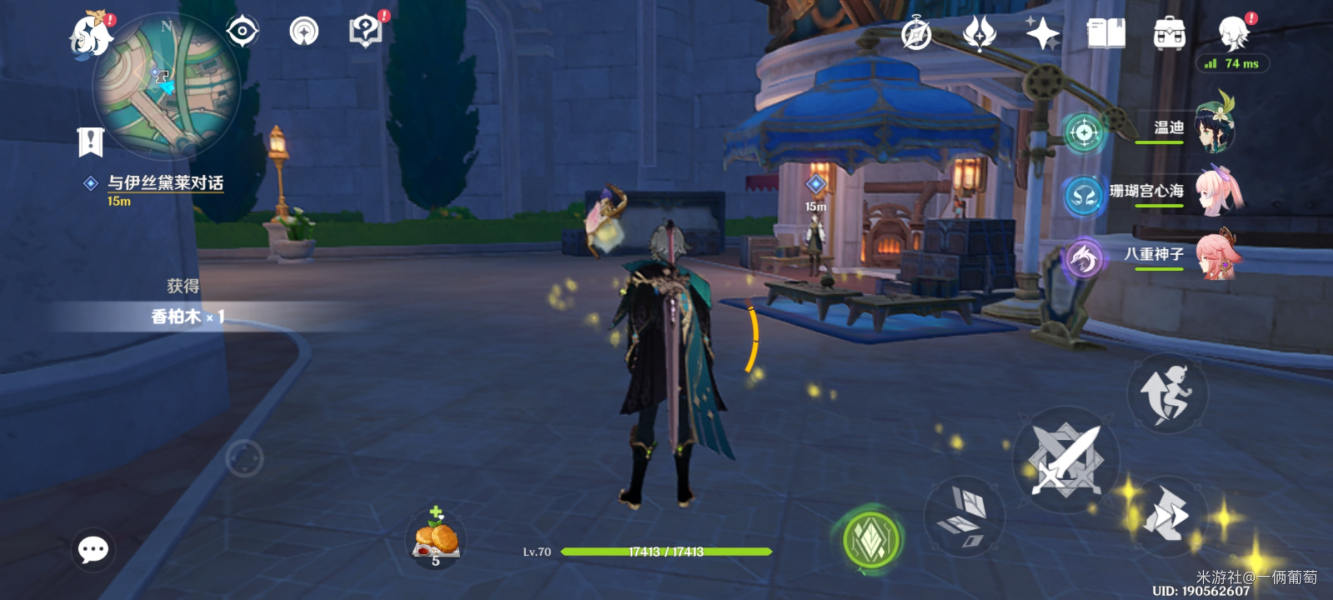The width and height of the screenshot is (1333, 600).
Task: Open the circular minimap
Action: 166,87
